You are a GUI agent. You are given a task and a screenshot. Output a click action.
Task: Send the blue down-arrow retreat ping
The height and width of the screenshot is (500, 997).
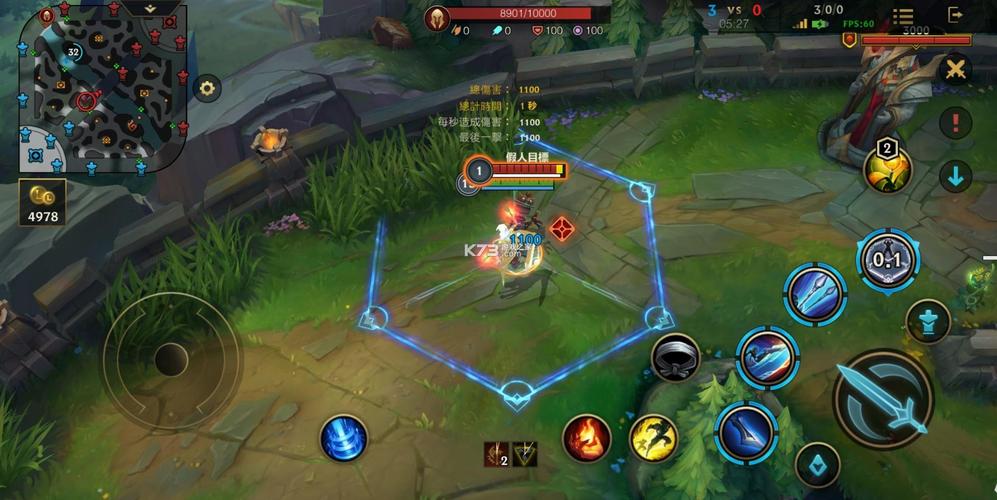click(956, 177)
